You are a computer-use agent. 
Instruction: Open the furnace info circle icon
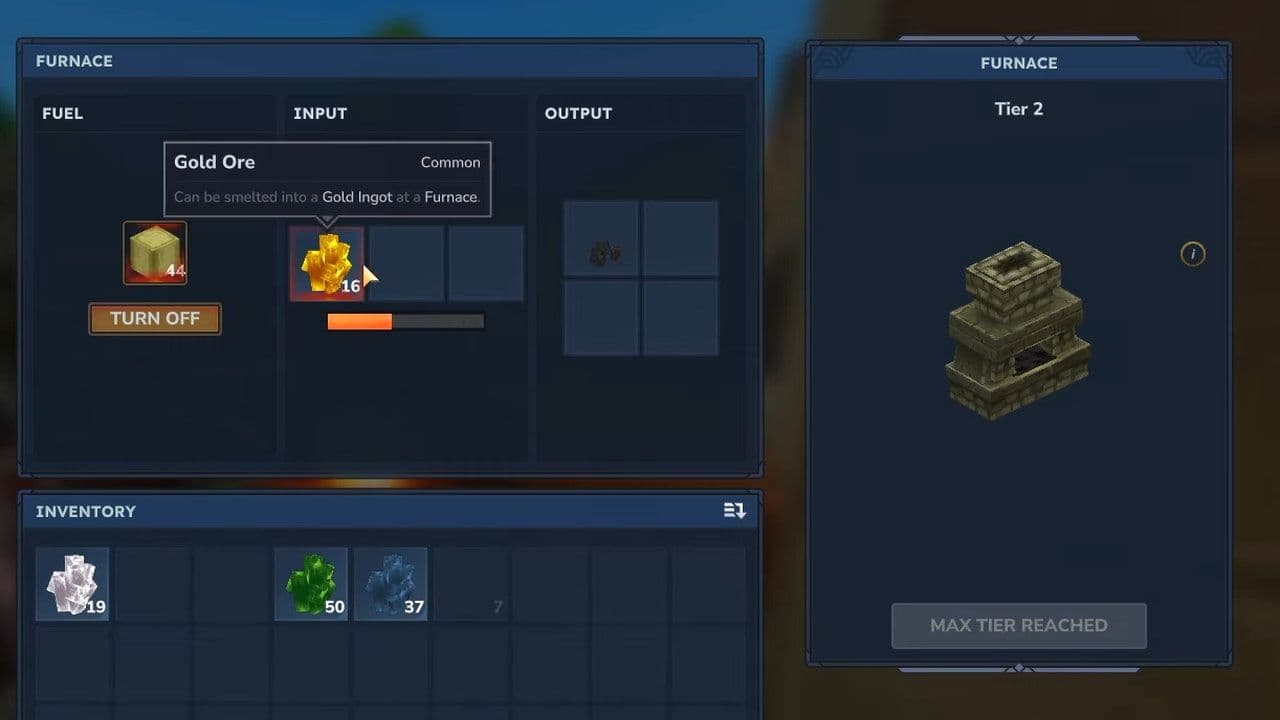click(x=1192, y=254)
